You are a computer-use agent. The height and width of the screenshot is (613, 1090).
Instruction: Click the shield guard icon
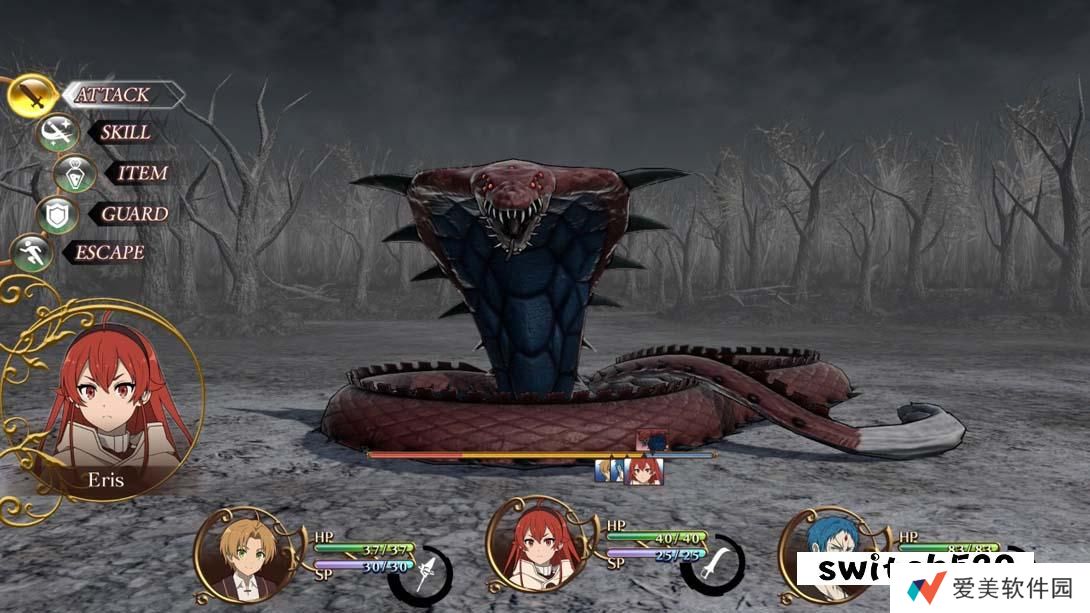pyautogui.click(x=56, y=214)
